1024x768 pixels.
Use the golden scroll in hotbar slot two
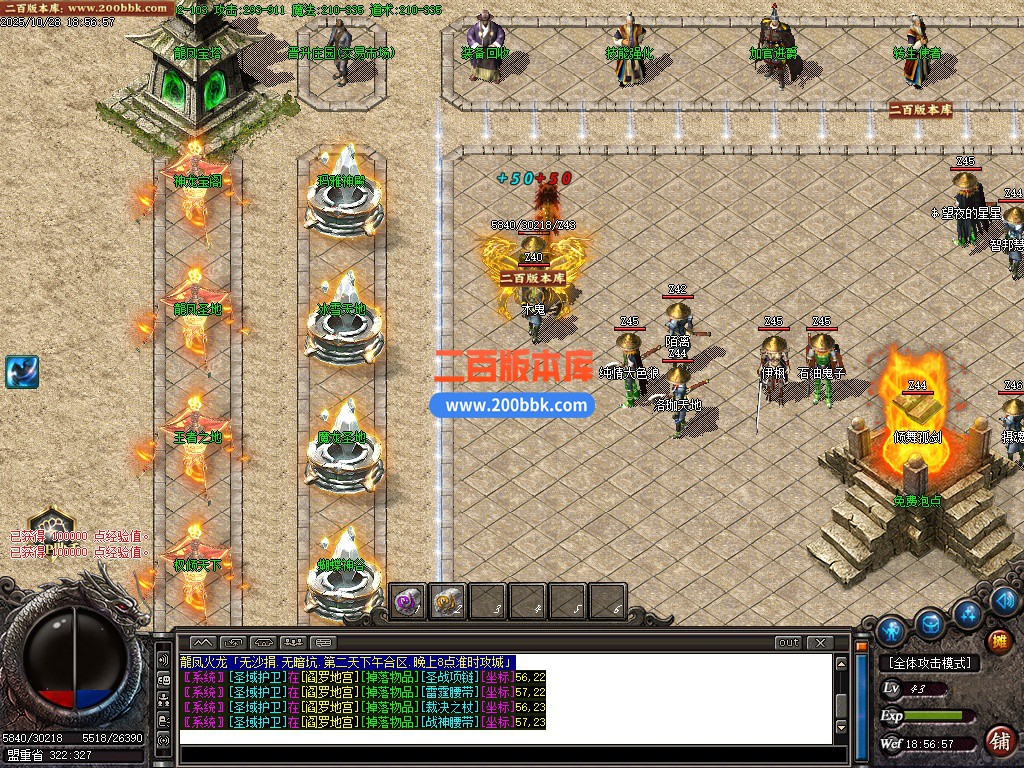pos(448,602)
